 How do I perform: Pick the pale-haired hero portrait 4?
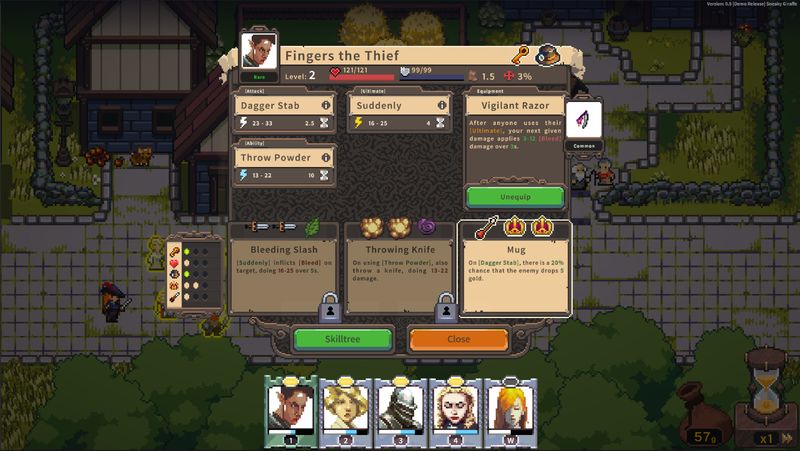(x=455, y=408)
